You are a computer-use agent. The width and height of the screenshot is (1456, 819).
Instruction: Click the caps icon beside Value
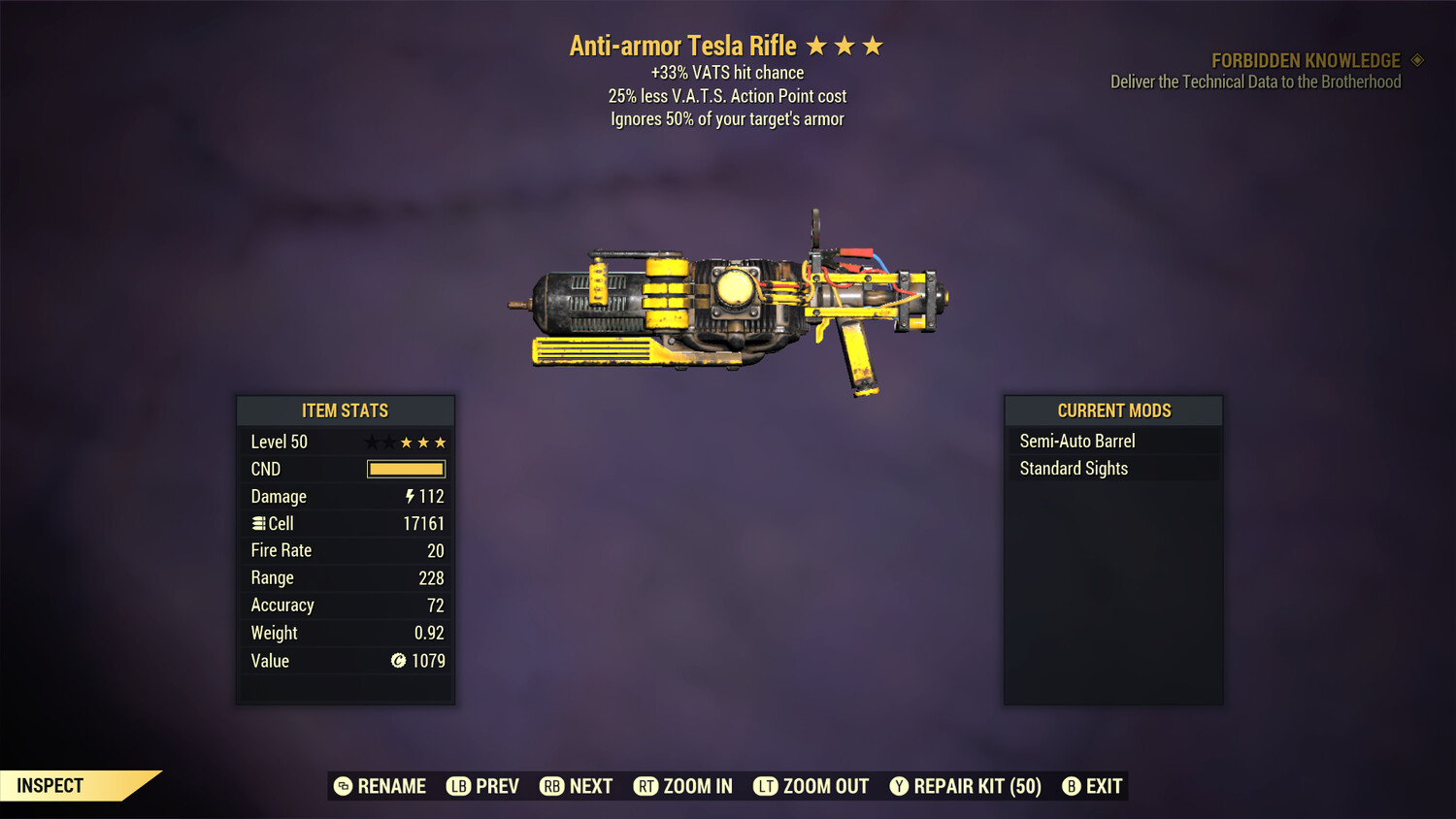[x=397, y=661]
